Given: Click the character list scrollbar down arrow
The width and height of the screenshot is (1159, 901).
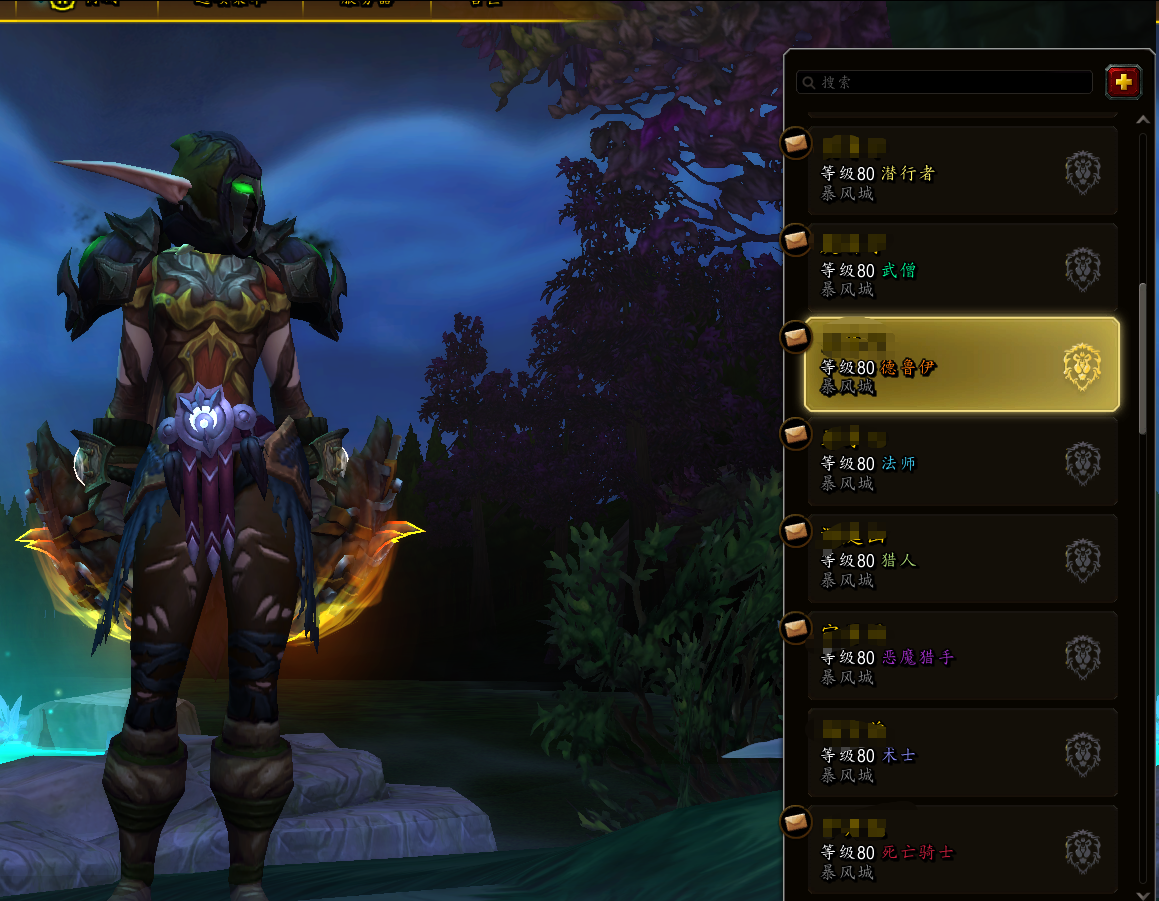Looking at the screenshot, I should [1145, 893].
